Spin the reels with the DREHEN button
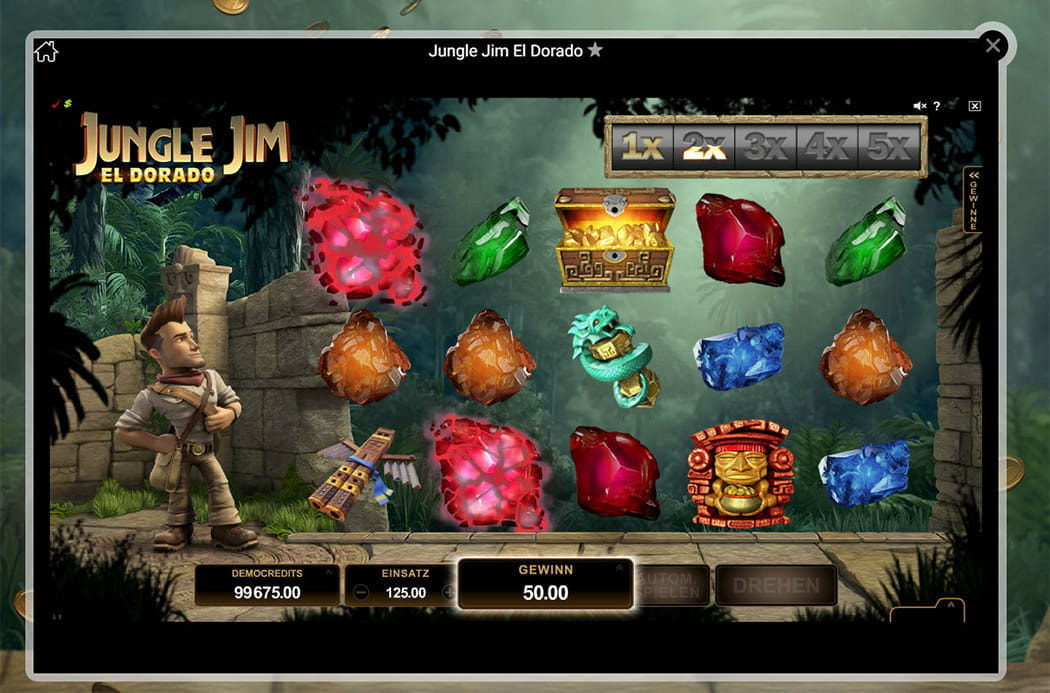This screenshot has height=693, width=1050. pyautogui.click(x=775, y=585)
